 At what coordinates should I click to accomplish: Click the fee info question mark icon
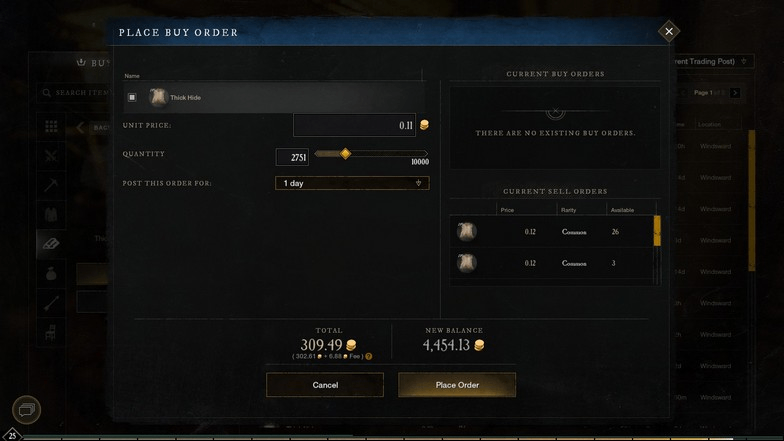[369, 356]
